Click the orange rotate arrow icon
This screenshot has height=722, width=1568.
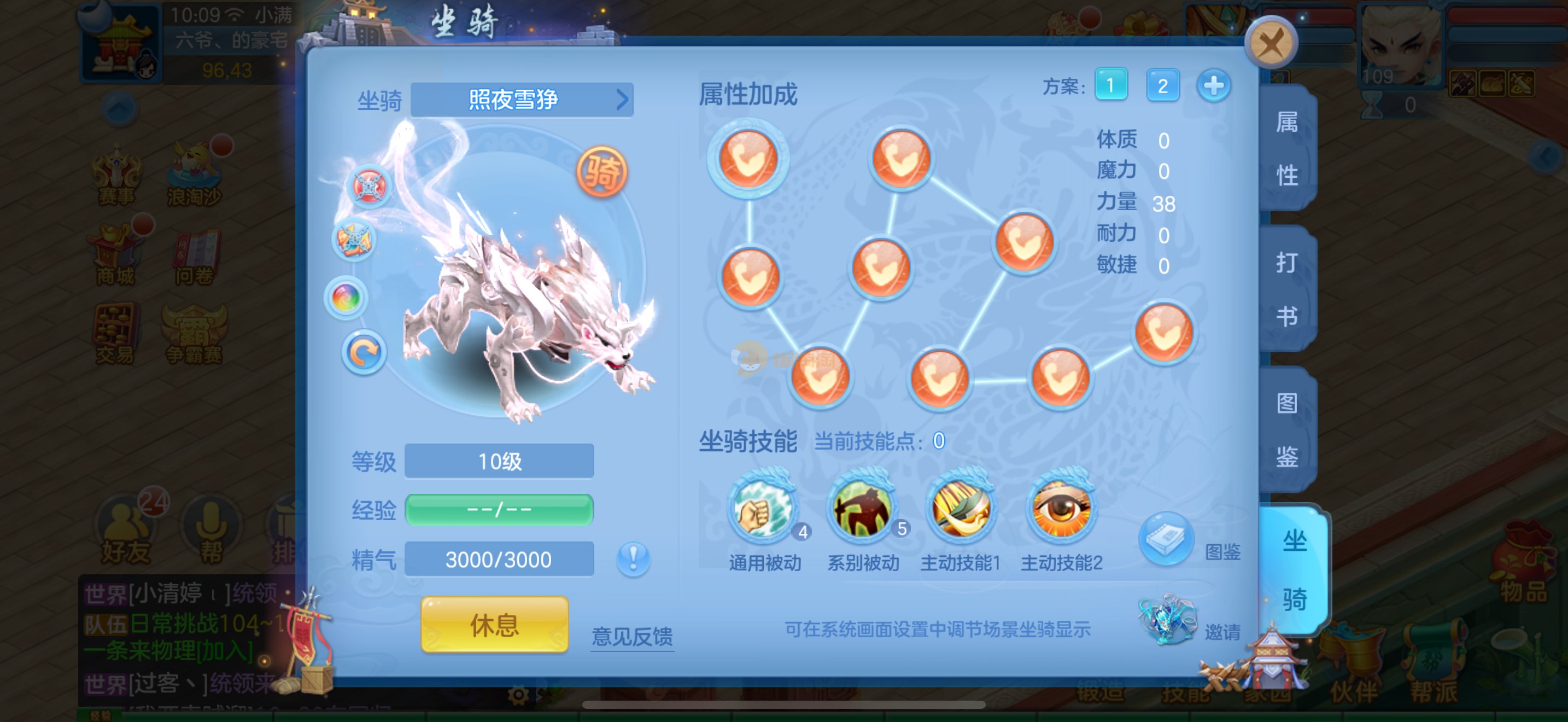[364, 353]
